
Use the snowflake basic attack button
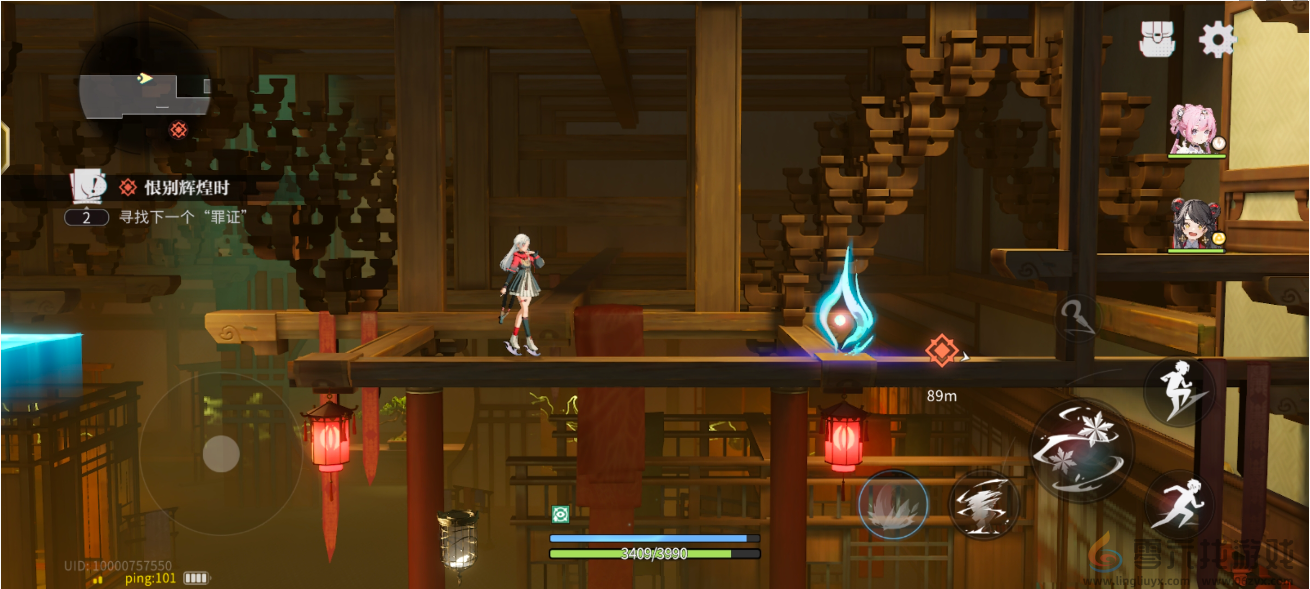(1081, 449)
